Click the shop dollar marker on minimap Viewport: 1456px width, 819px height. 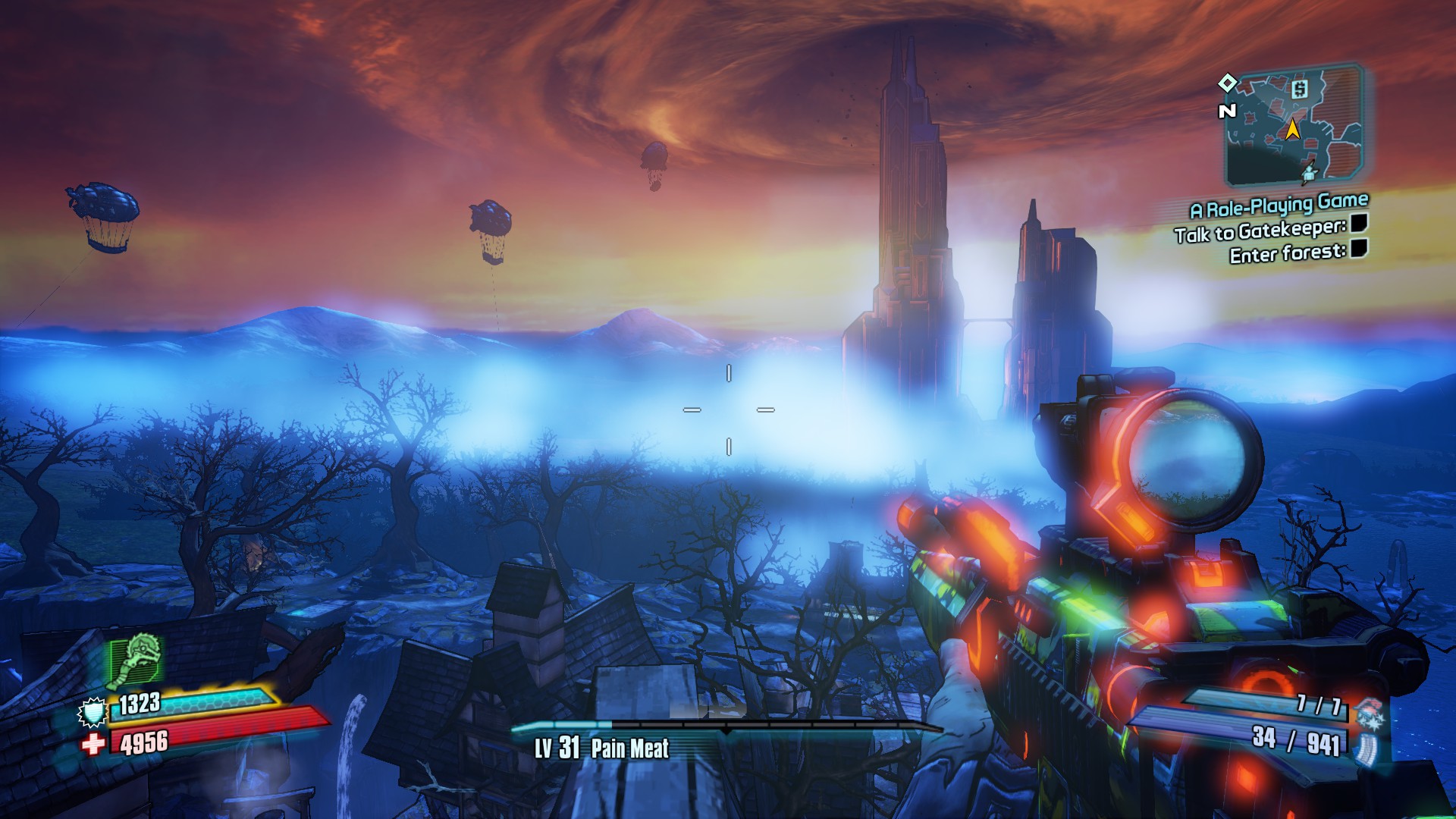click(x=1300, y=89)
